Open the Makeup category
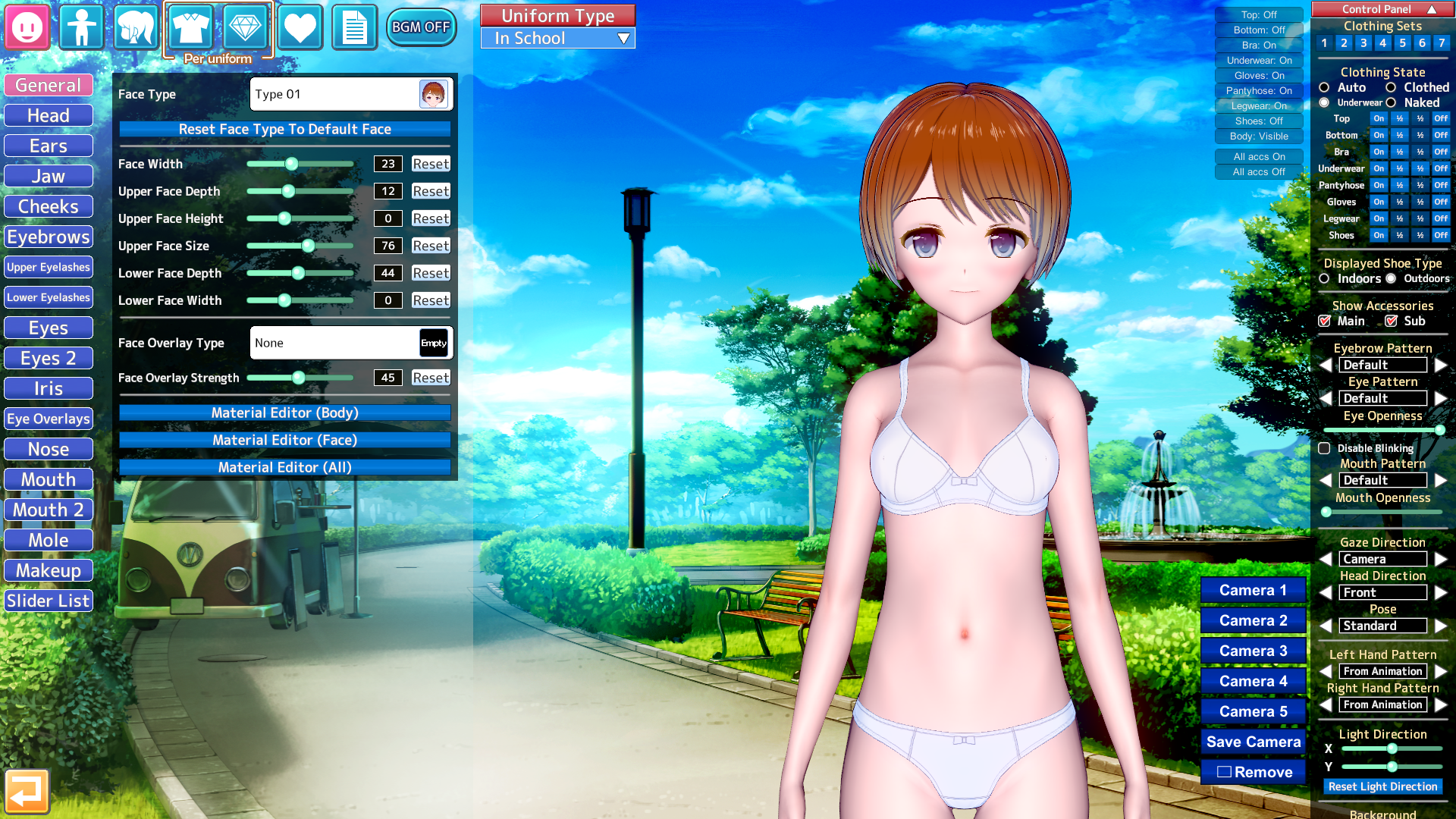This screenshot has height=819, width=1456. [x=49, y=571]
